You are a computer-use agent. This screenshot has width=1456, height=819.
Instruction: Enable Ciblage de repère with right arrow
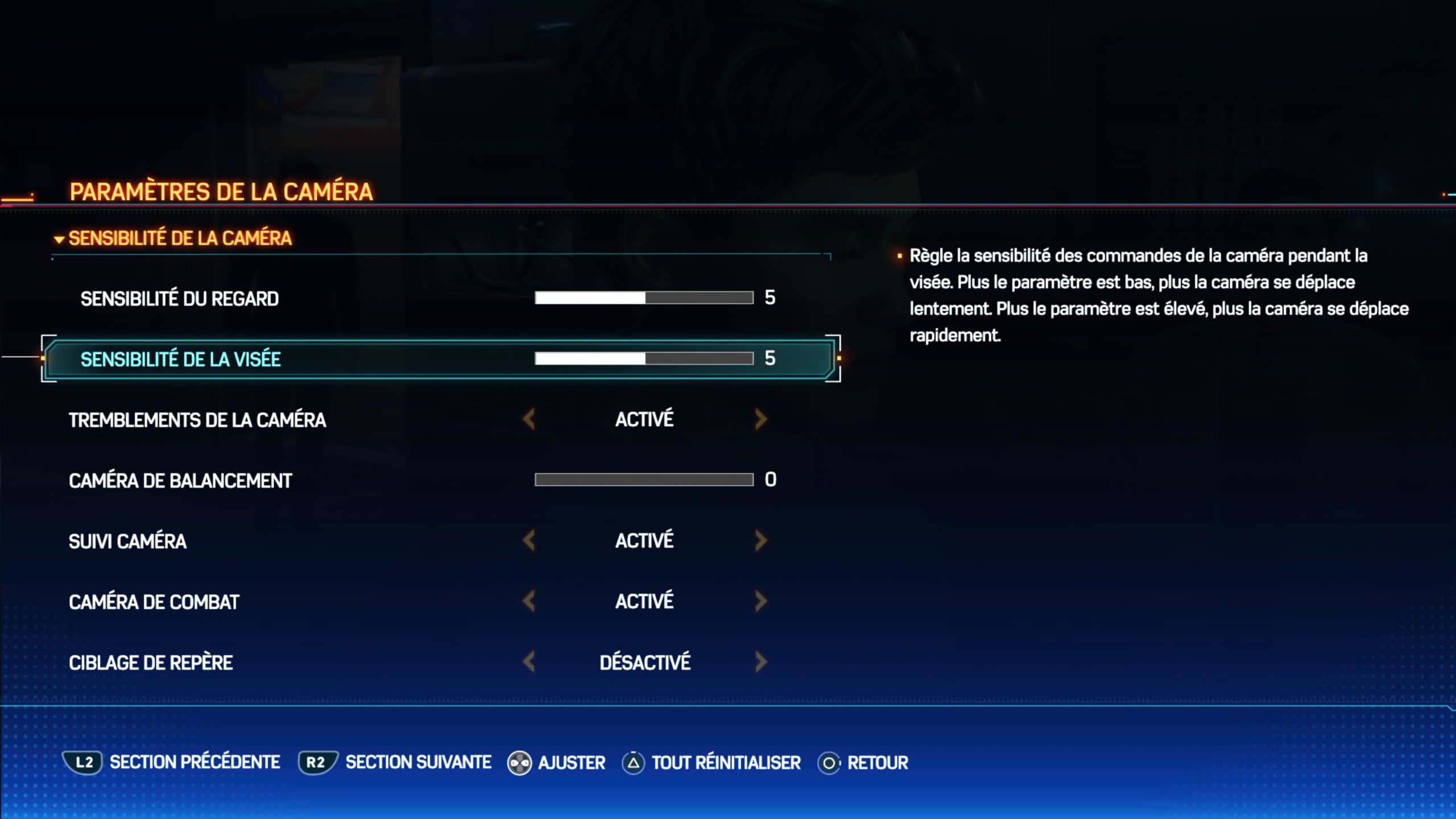(761, 662)
